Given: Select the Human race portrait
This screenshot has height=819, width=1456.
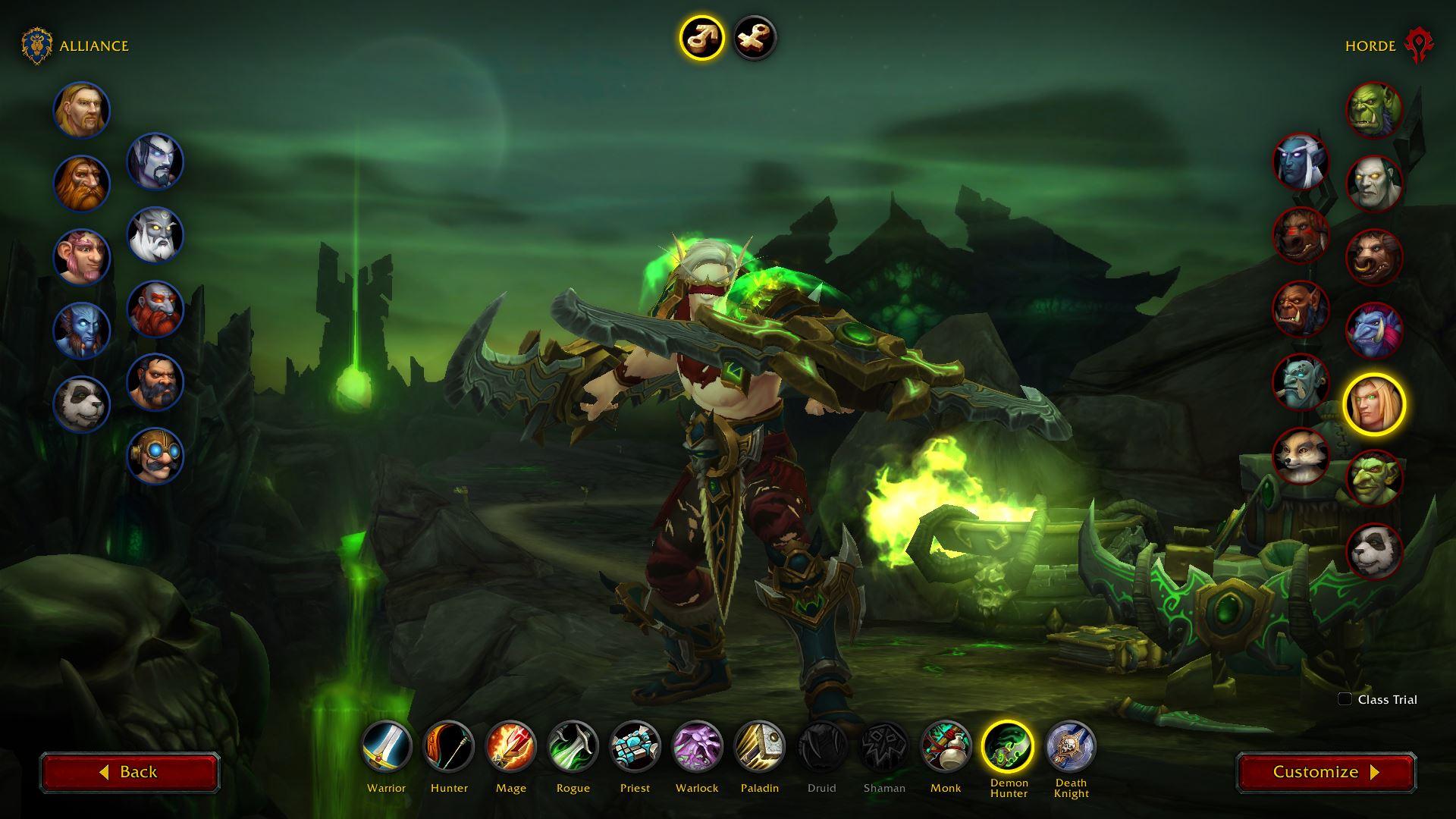Looking at the screenshot, I should (82, 110).
